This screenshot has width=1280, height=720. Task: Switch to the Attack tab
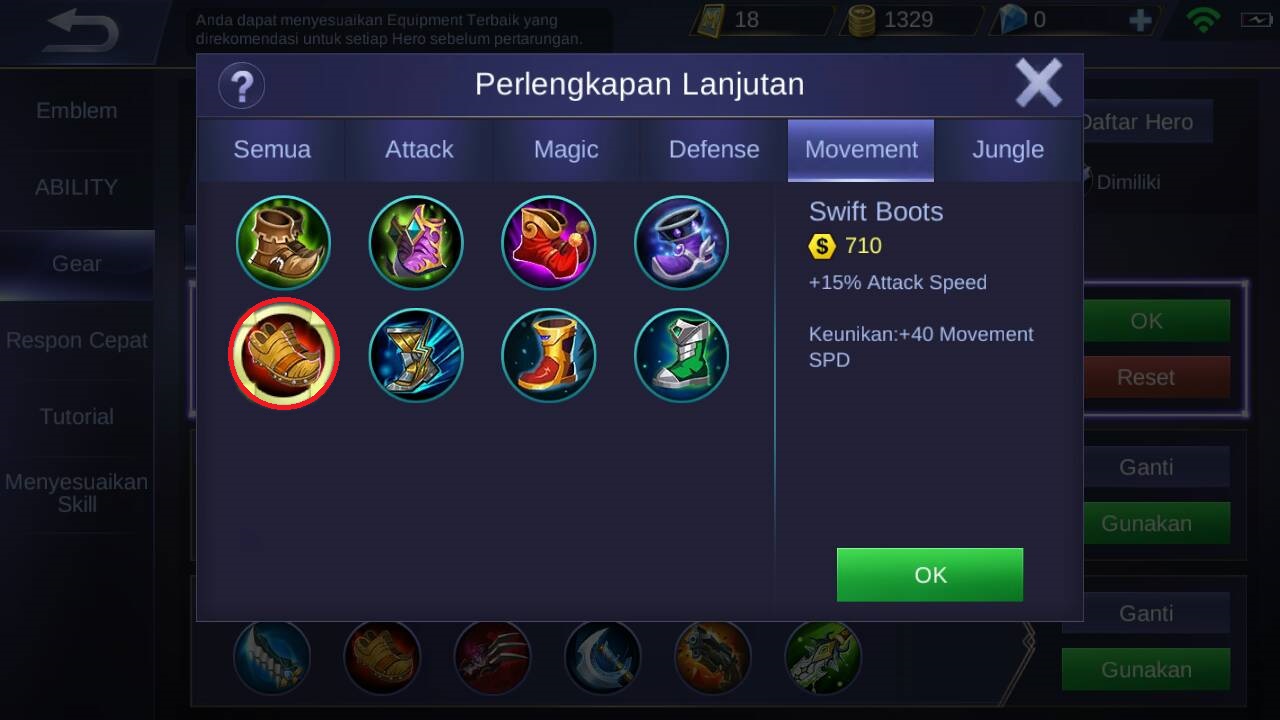(419, 150)
